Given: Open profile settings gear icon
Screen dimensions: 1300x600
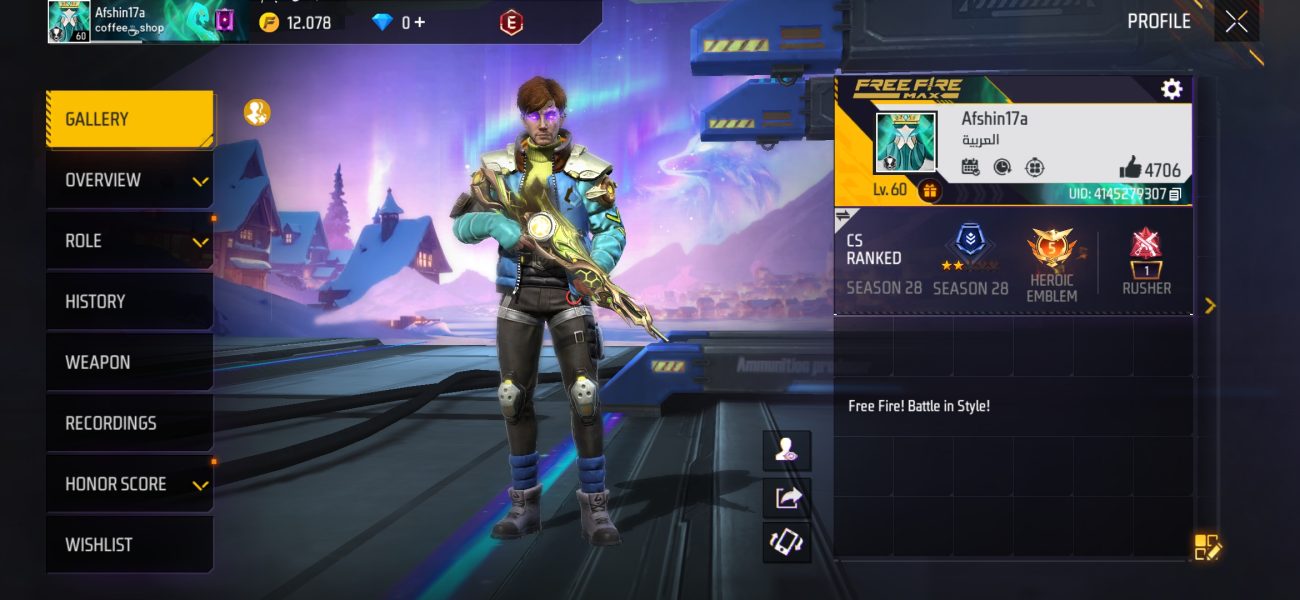Looking at the screenshot, I should (1171, 89).
